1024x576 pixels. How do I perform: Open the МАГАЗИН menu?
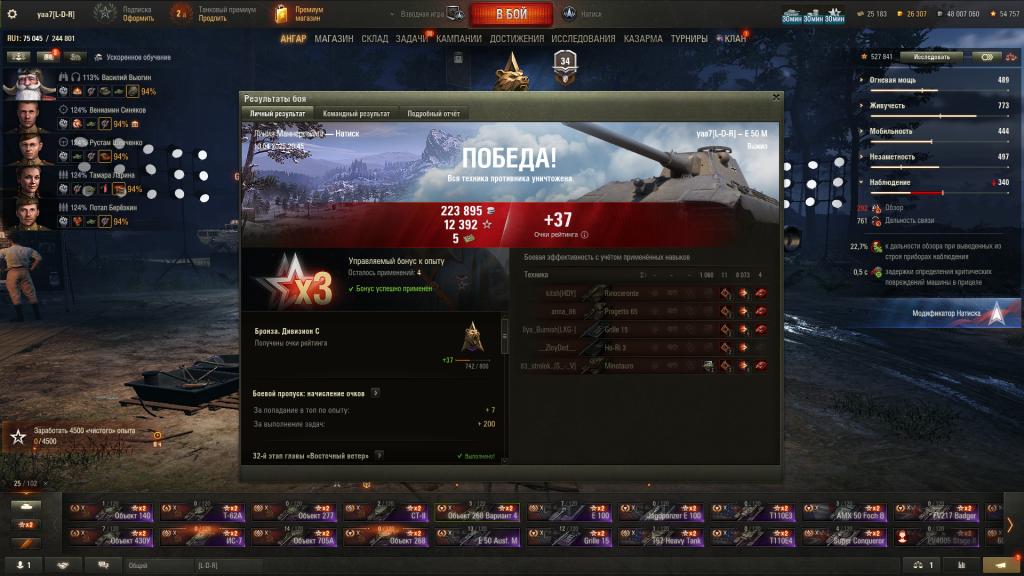point(333,39)
